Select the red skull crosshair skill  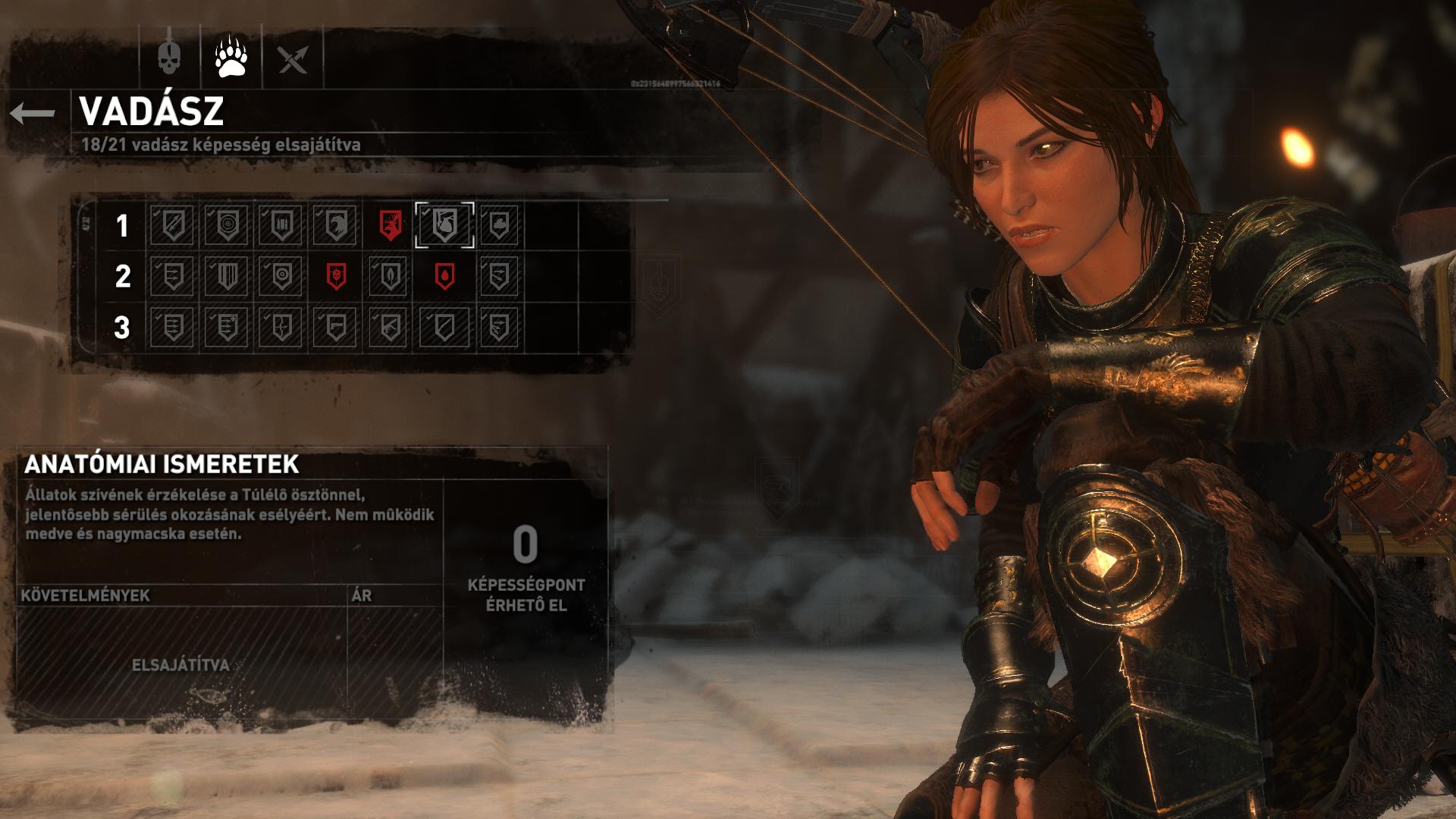pos(336,276)
